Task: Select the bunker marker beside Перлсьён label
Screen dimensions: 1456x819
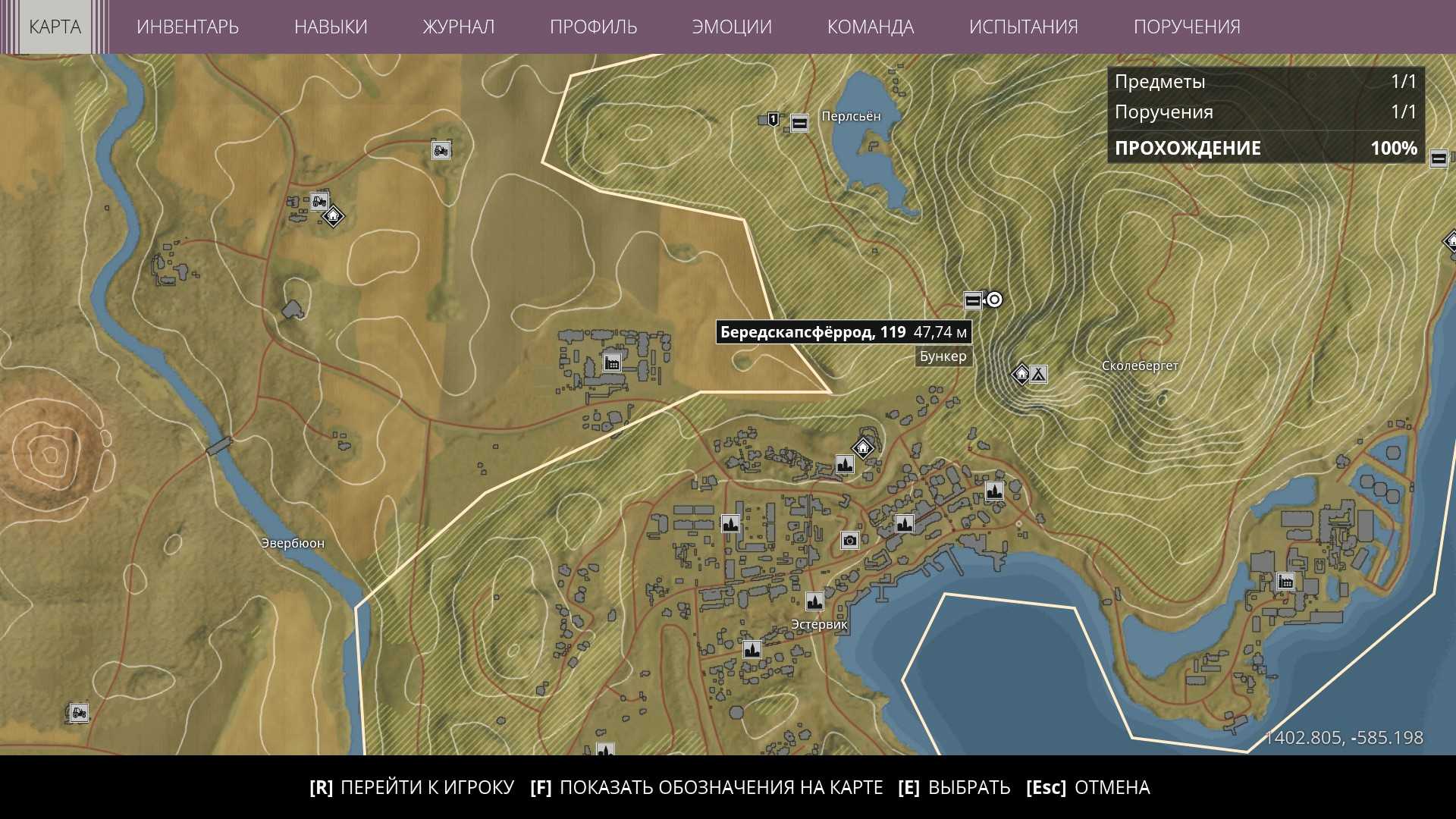Action: [799, 123]
